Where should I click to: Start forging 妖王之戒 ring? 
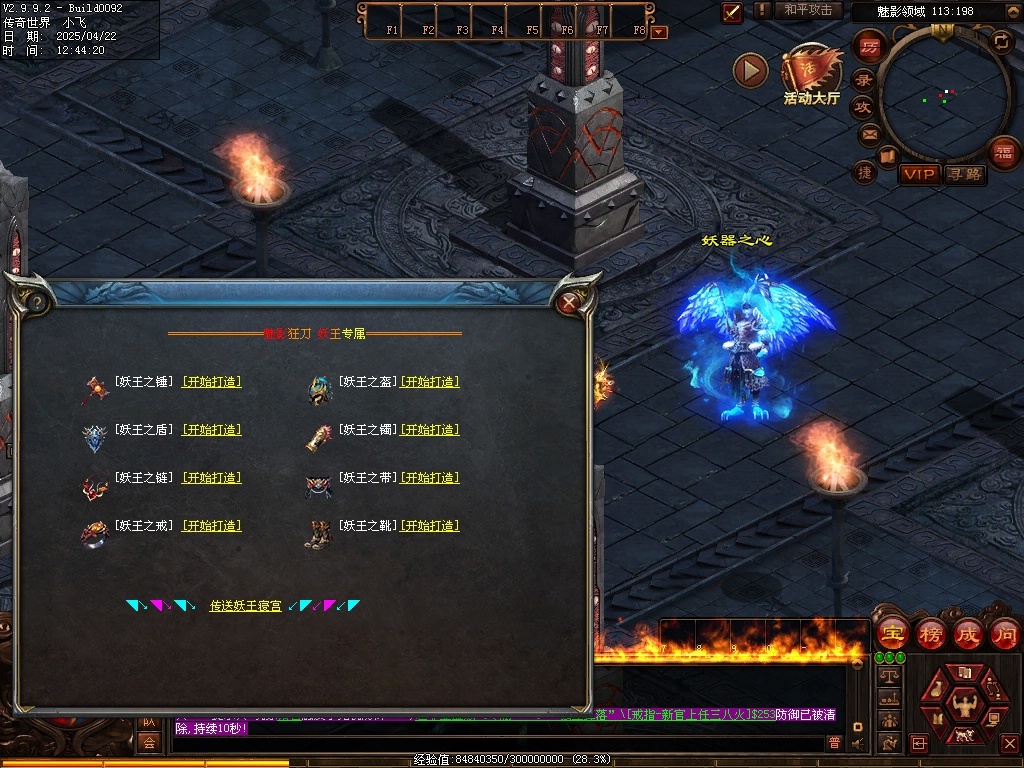[x=211, y=526]
